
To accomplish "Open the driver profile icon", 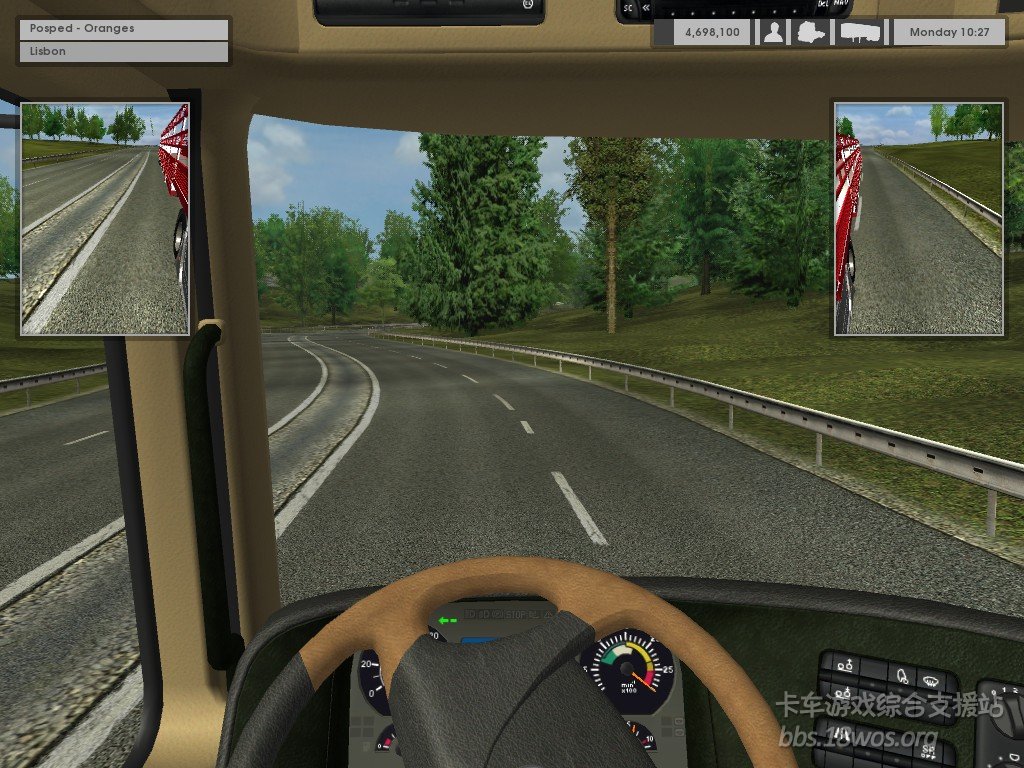I will click(773, 32).
